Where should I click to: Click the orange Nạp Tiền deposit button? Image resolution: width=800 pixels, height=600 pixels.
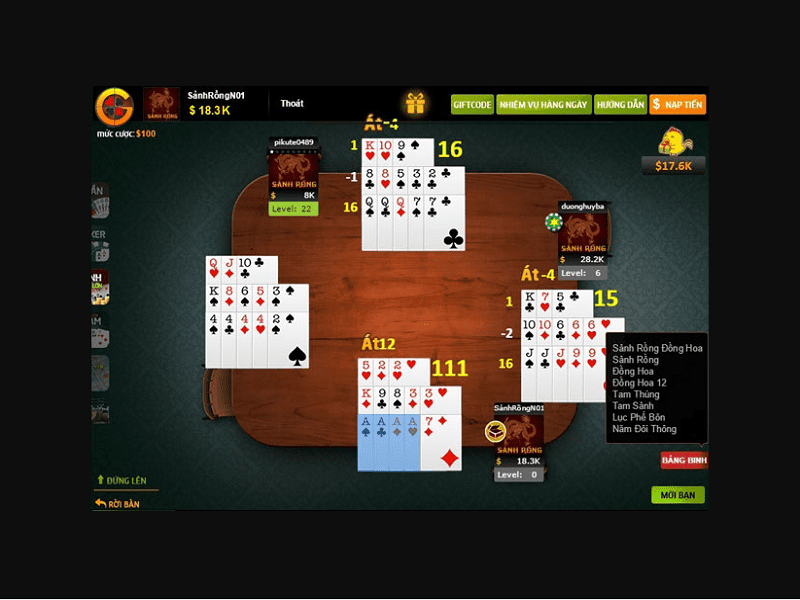tap(678, 104)
